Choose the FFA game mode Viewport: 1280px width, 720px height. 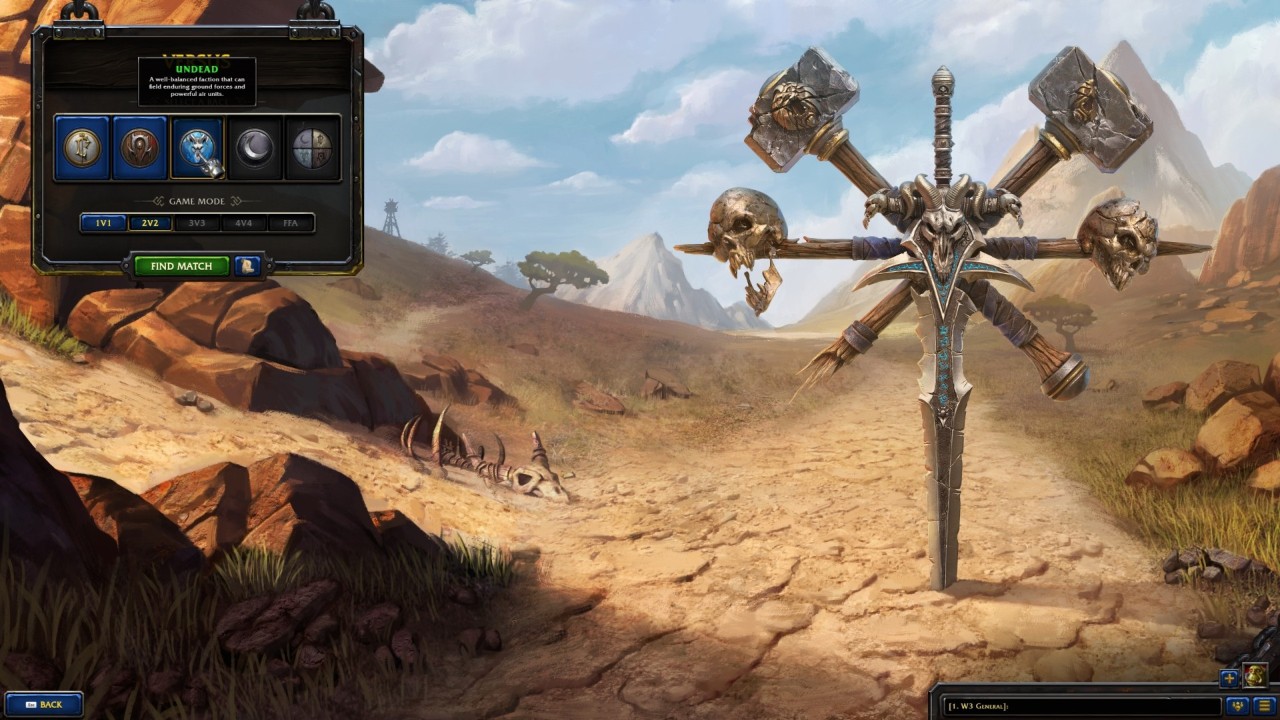click(x=292, y=223)
